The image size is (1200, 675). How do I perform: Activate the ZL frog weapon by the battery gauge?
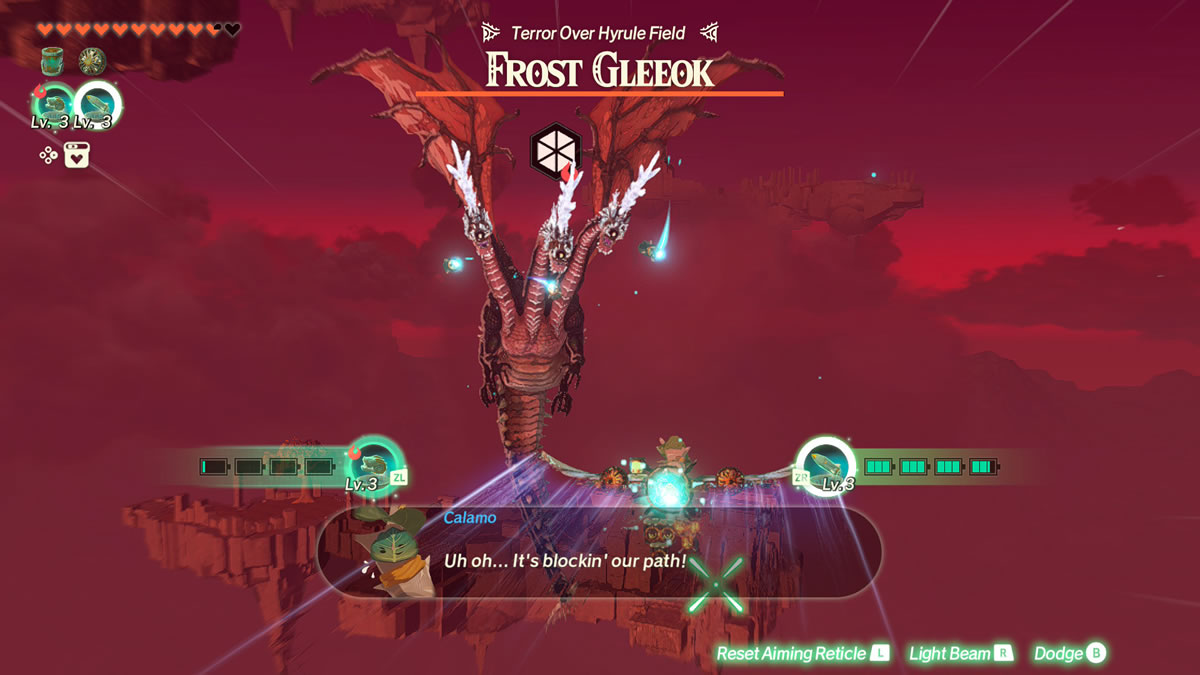pyautogui.click(x=373, y=464)
